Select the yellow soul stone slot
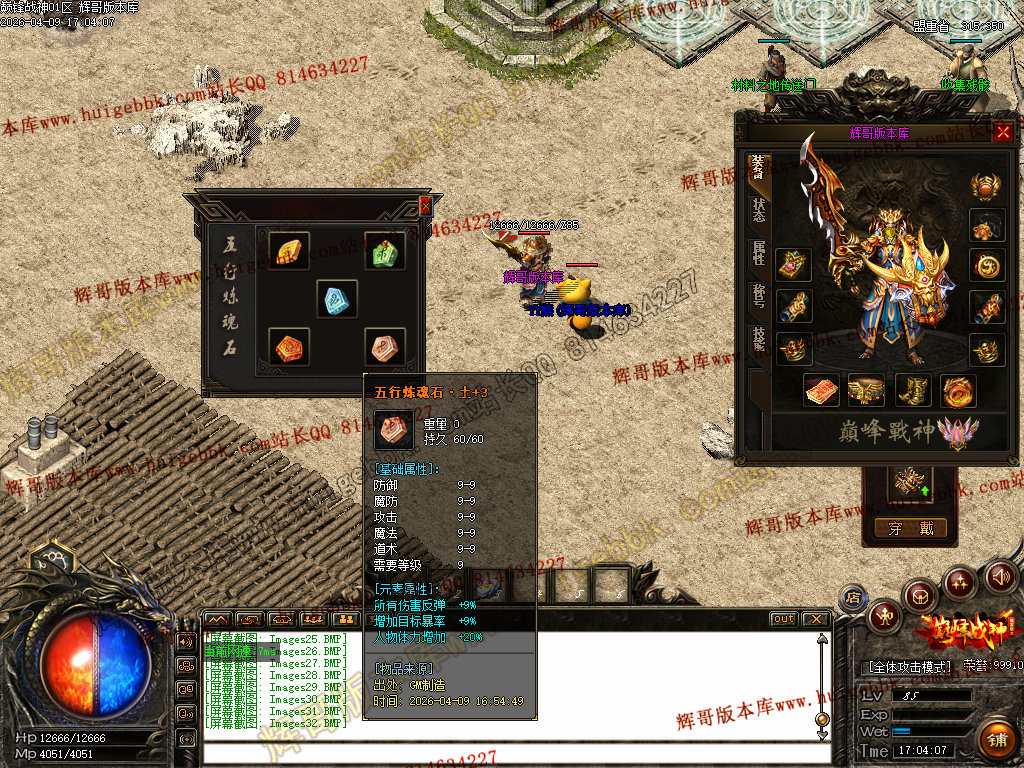The height and width of the screenshot is (768, 1024). coord(288,251)
